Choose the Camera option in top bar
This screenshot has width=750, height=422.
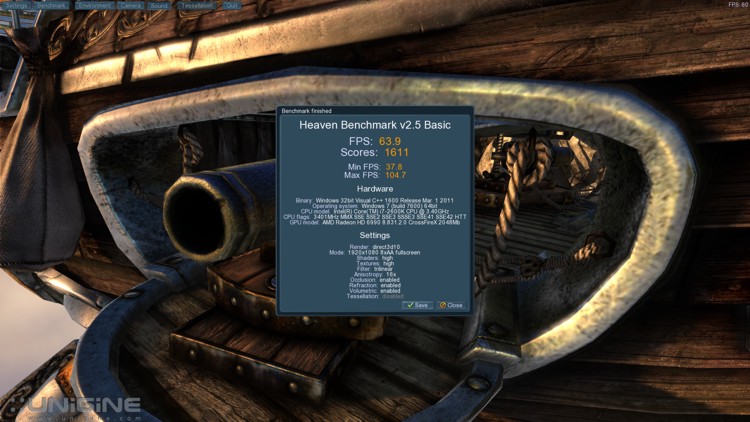[130, 5]
